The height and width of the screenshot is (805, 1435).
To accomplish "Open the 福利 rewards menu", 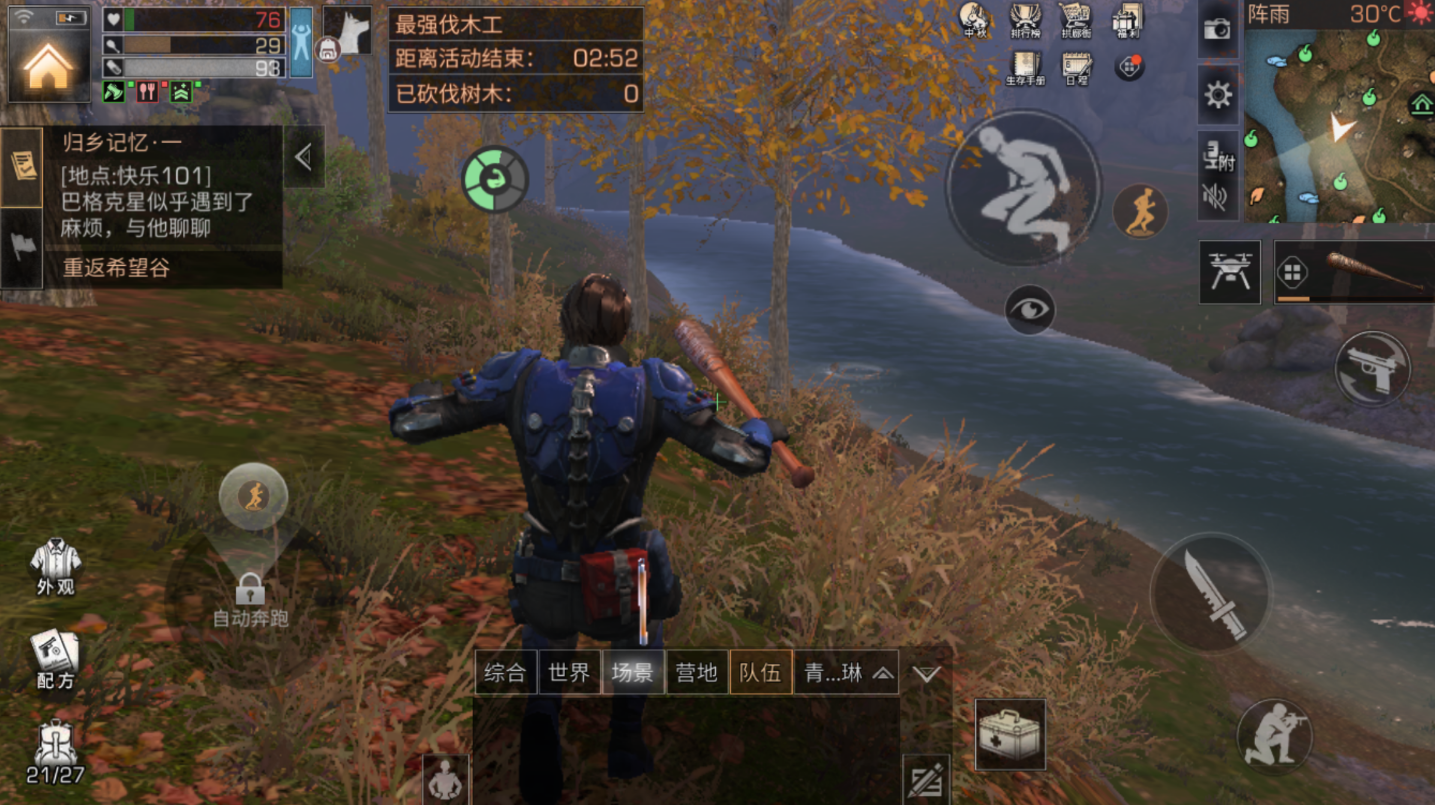I will [1127, 20].
